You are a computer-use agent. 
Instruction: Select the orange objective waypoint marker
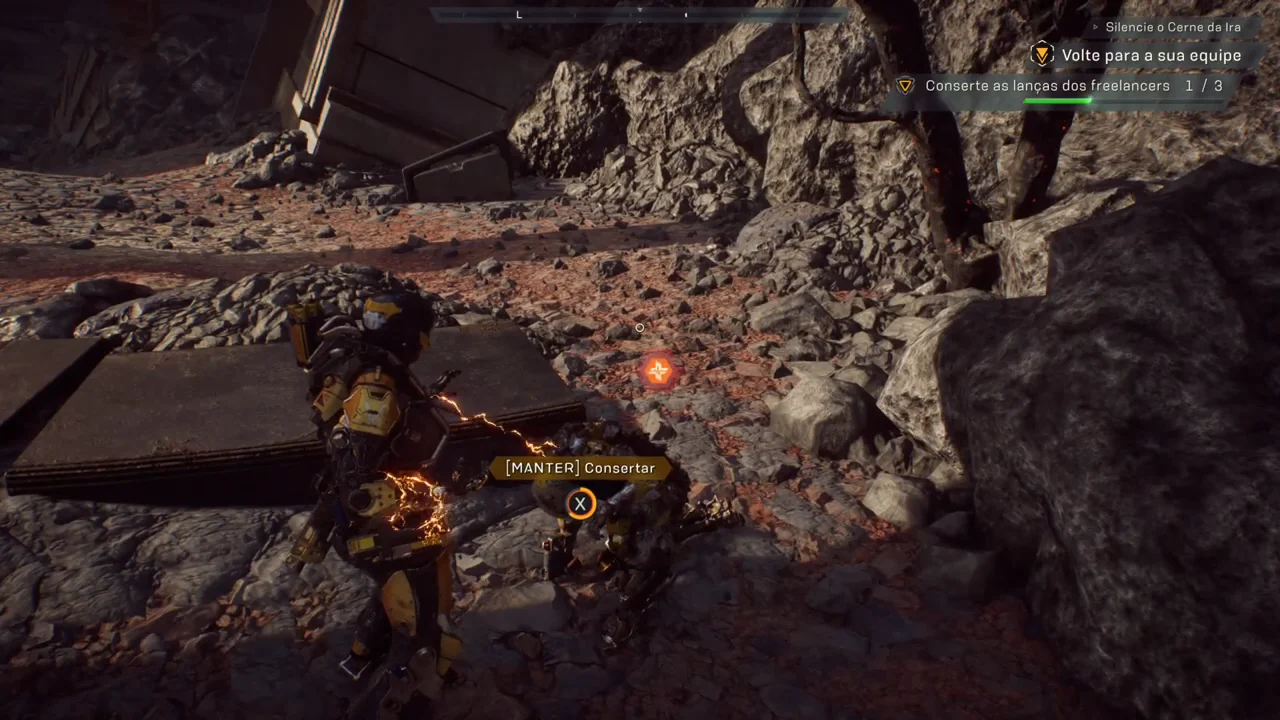click(658, 372)
